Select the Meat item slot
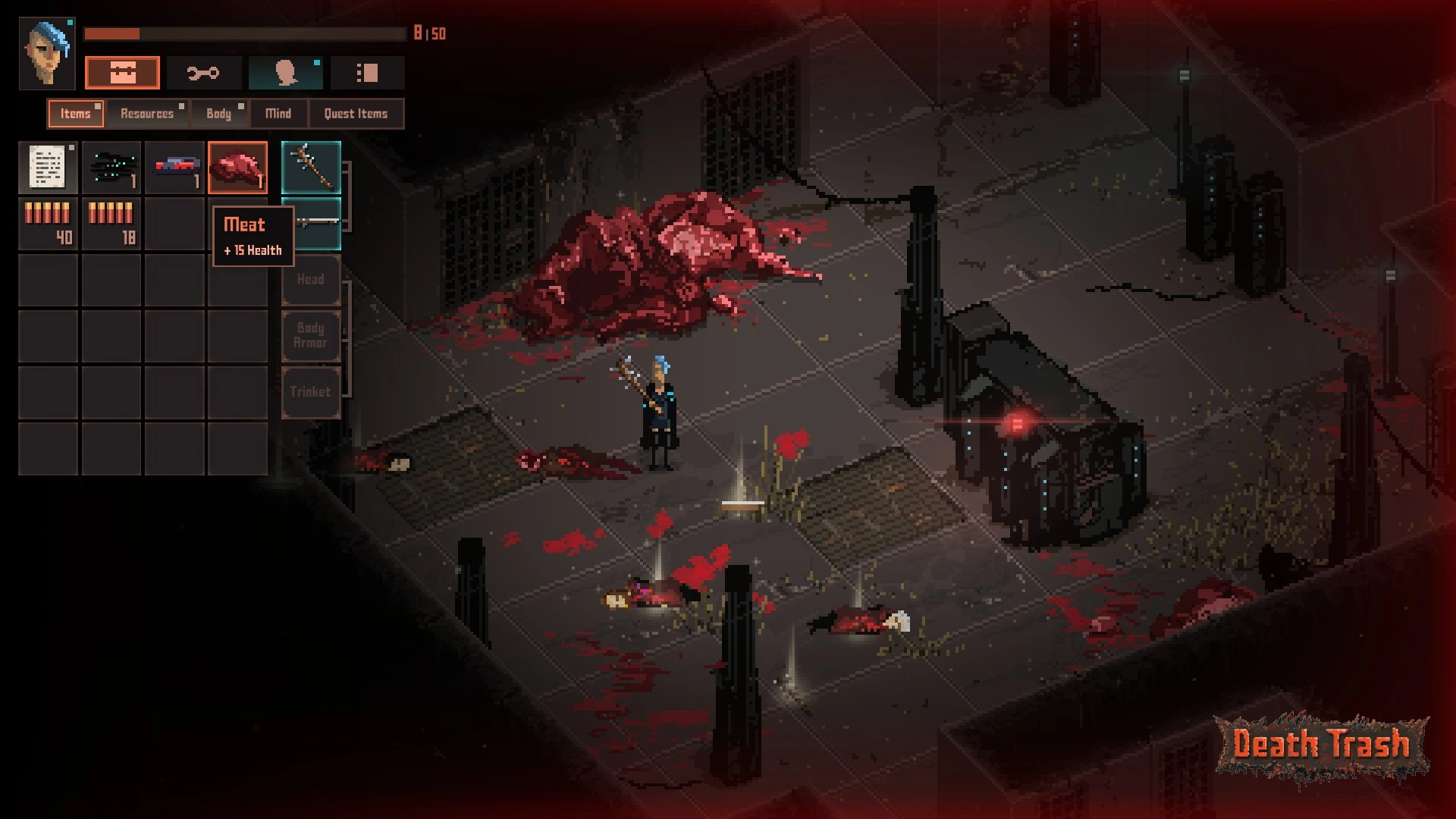The height and width of the screenshot is (819, 1456). coord(238,168)
